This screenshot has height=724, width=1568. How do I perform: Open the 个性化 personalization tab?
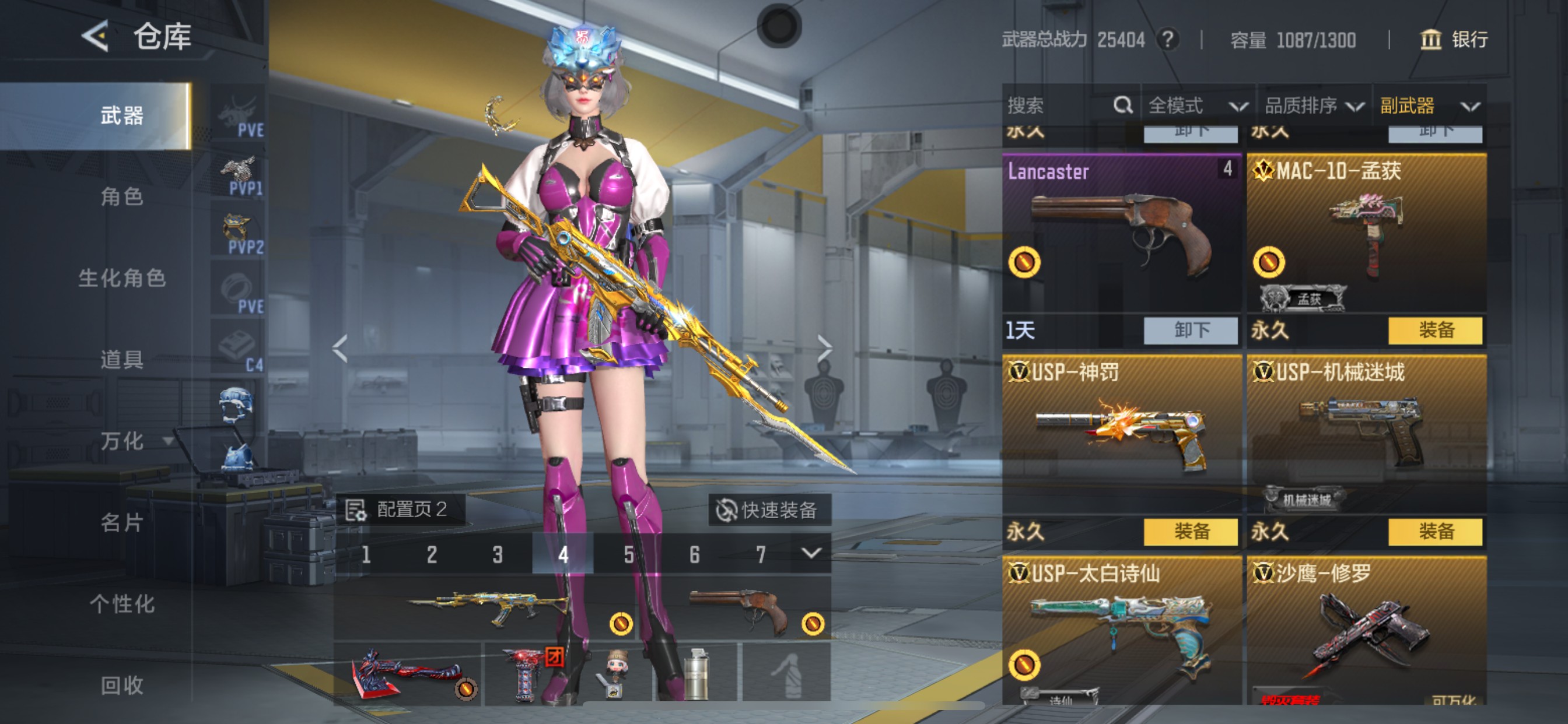pyautogui.click(x=122, y=604)
